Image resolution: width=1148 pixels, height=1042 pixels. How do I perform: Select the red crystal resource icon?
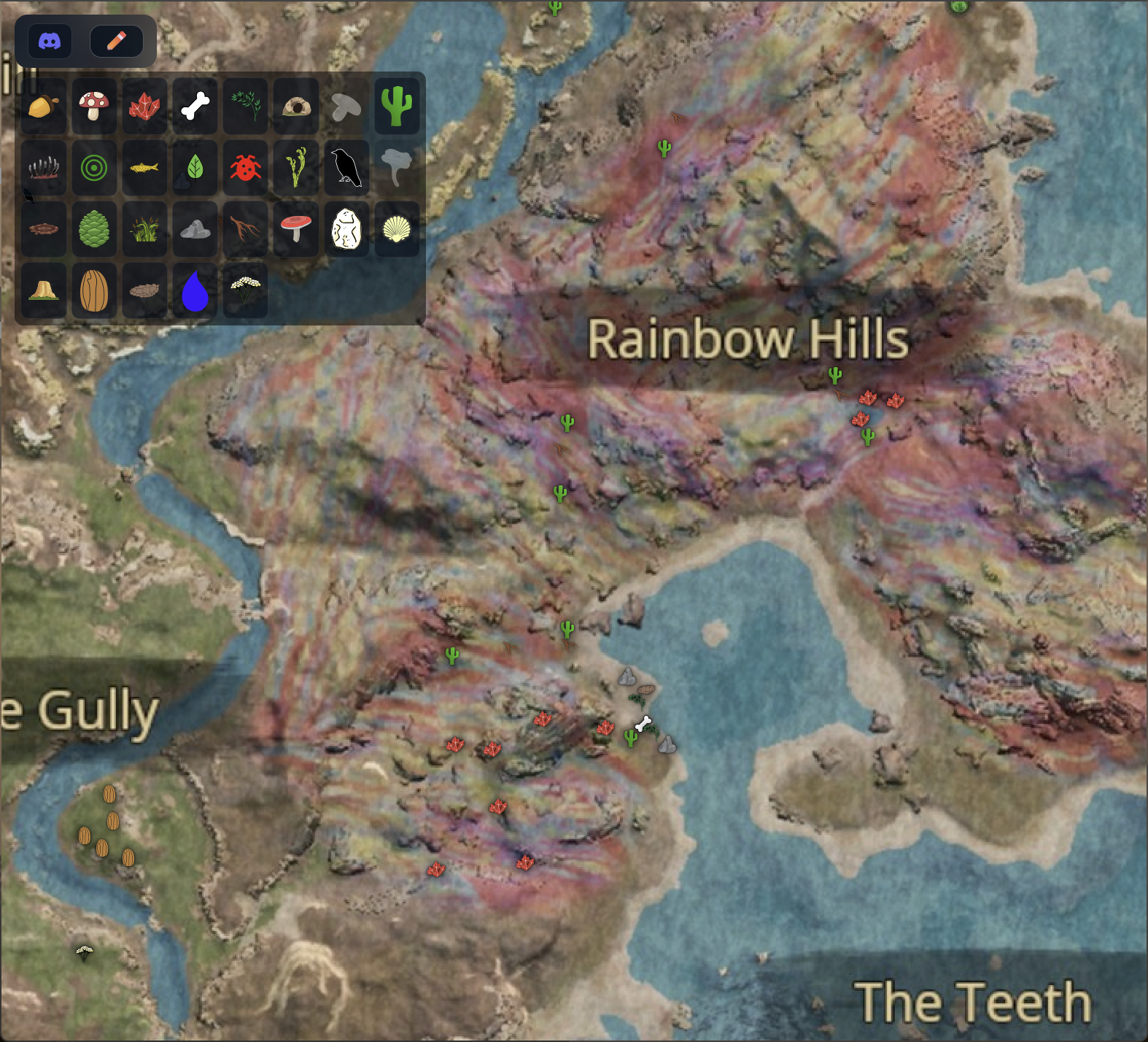coord(144,107)
